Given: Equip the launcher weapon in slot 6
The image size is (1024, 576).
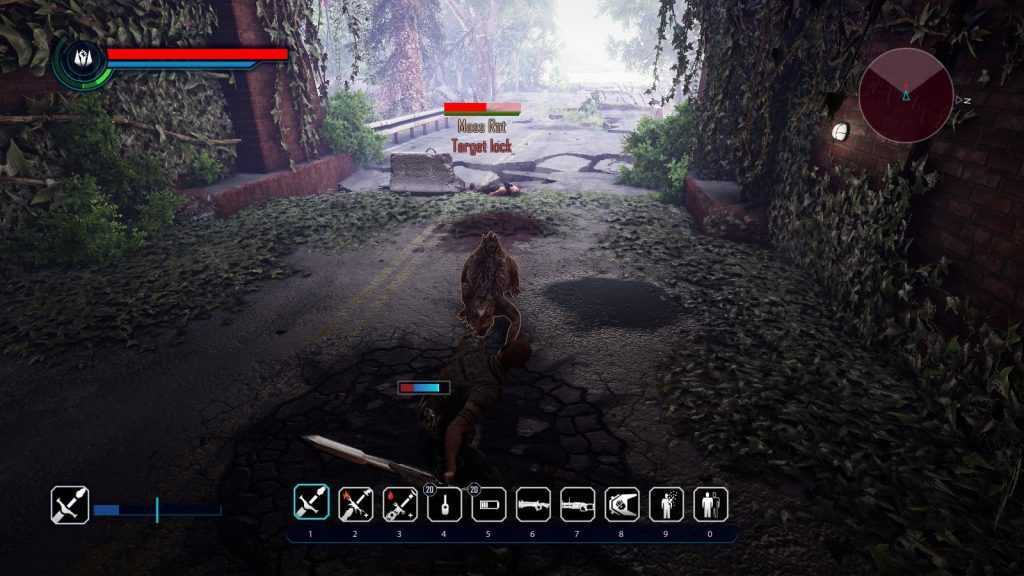Looking at the screenshot, I should pyautogui.click(x=533, y=504).
